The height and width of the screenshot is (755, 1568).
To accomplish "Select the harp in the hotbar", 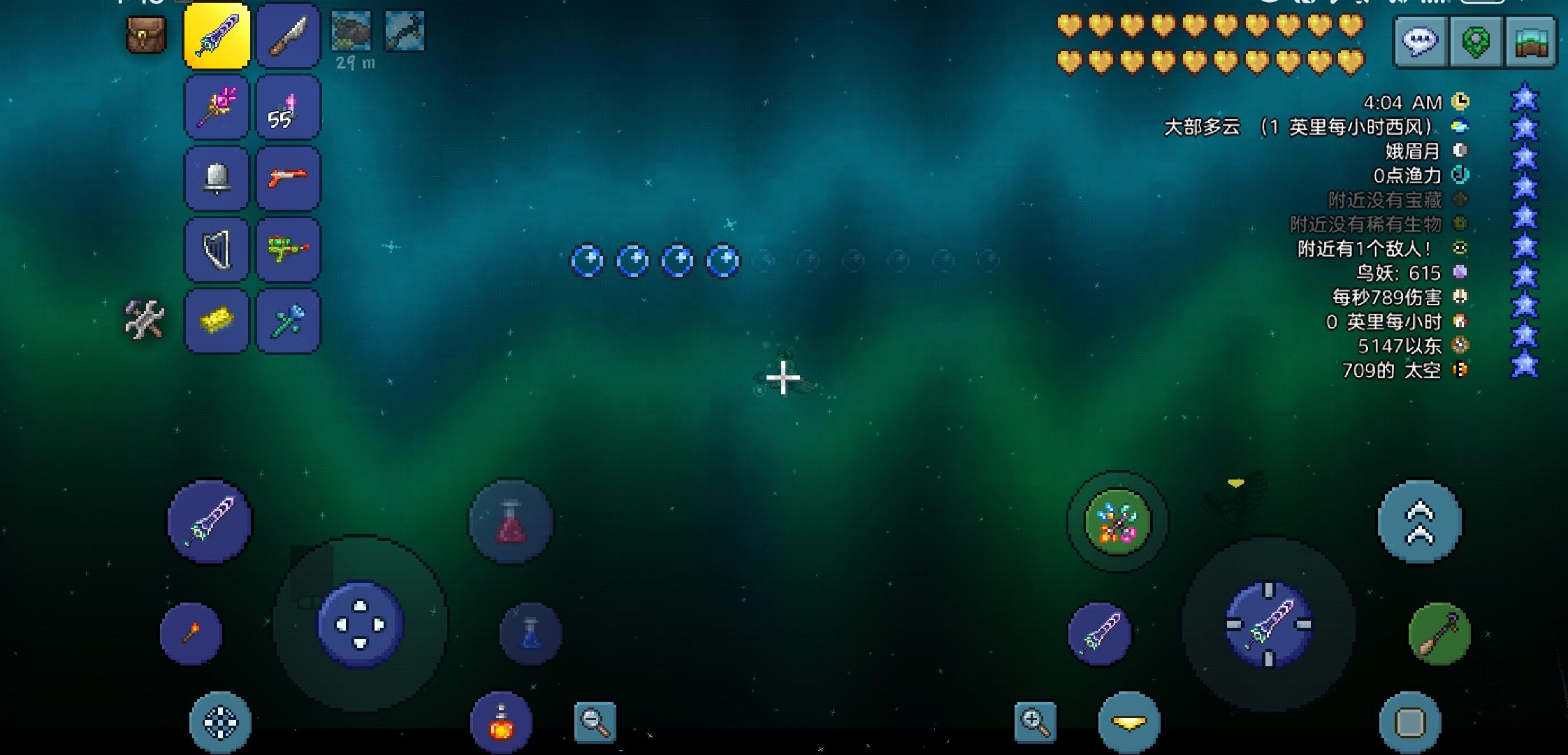I will pos(217,250).
